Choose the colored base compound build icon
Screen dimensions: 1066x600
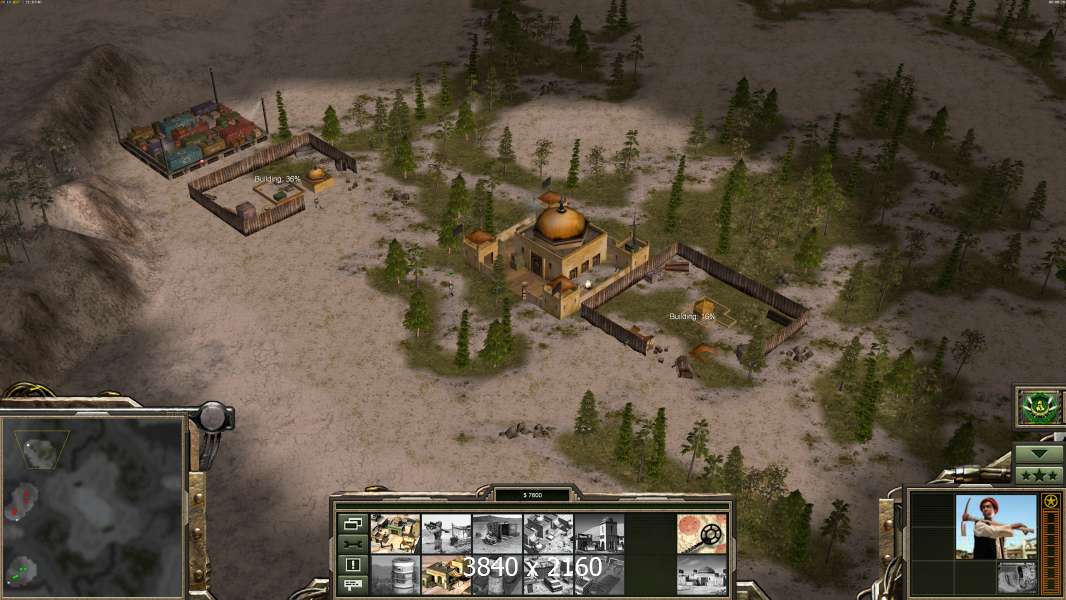click(395, 533)
